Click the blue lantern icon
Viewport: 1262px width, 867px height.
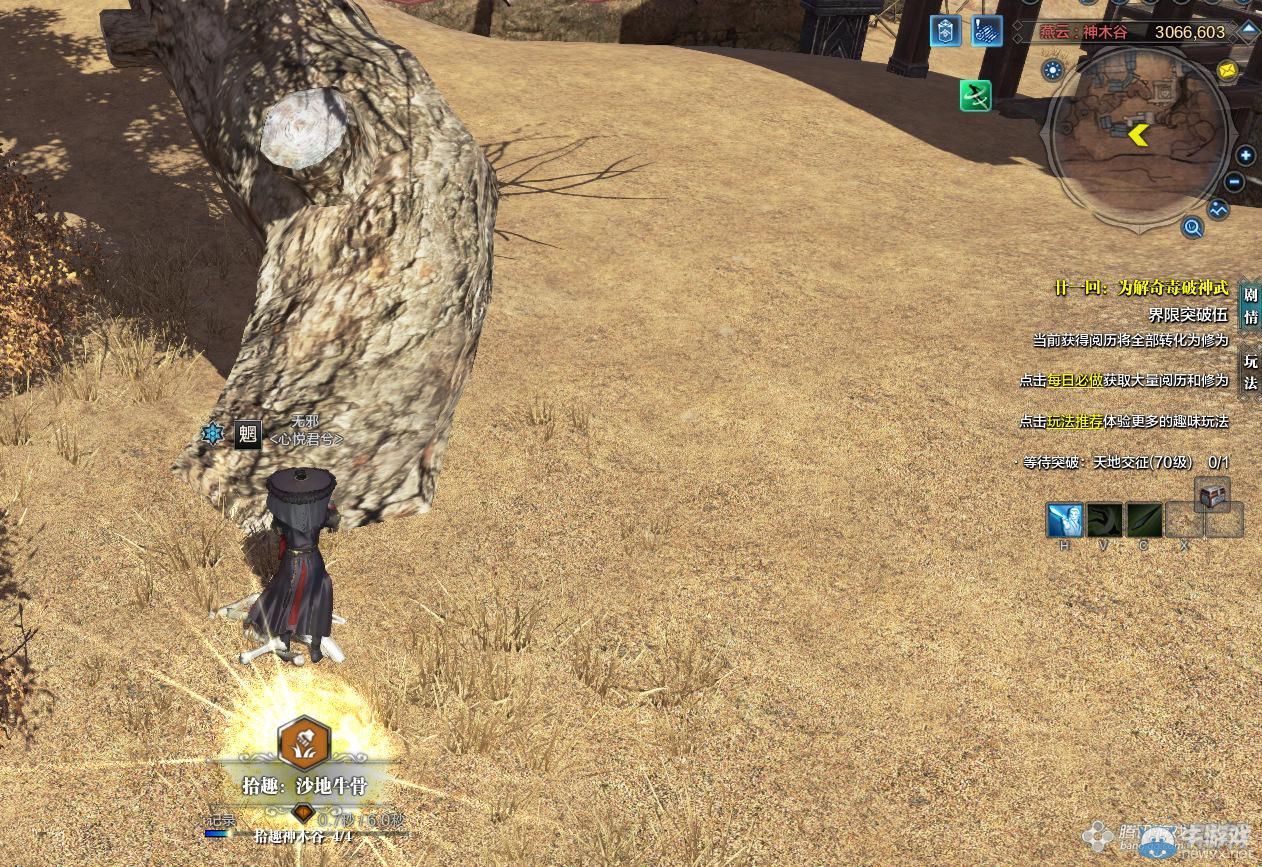click(x=945, y=31)
